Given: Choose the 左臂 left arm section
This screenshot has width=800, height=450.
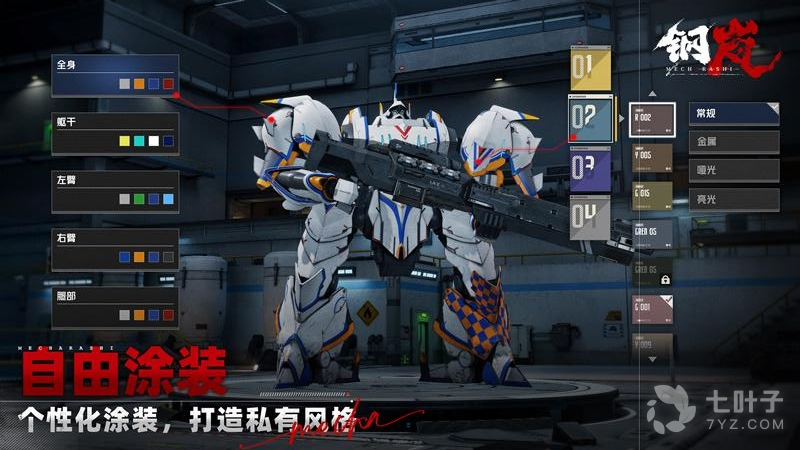Looking at the screenshot, I should [x=115, y=191].
